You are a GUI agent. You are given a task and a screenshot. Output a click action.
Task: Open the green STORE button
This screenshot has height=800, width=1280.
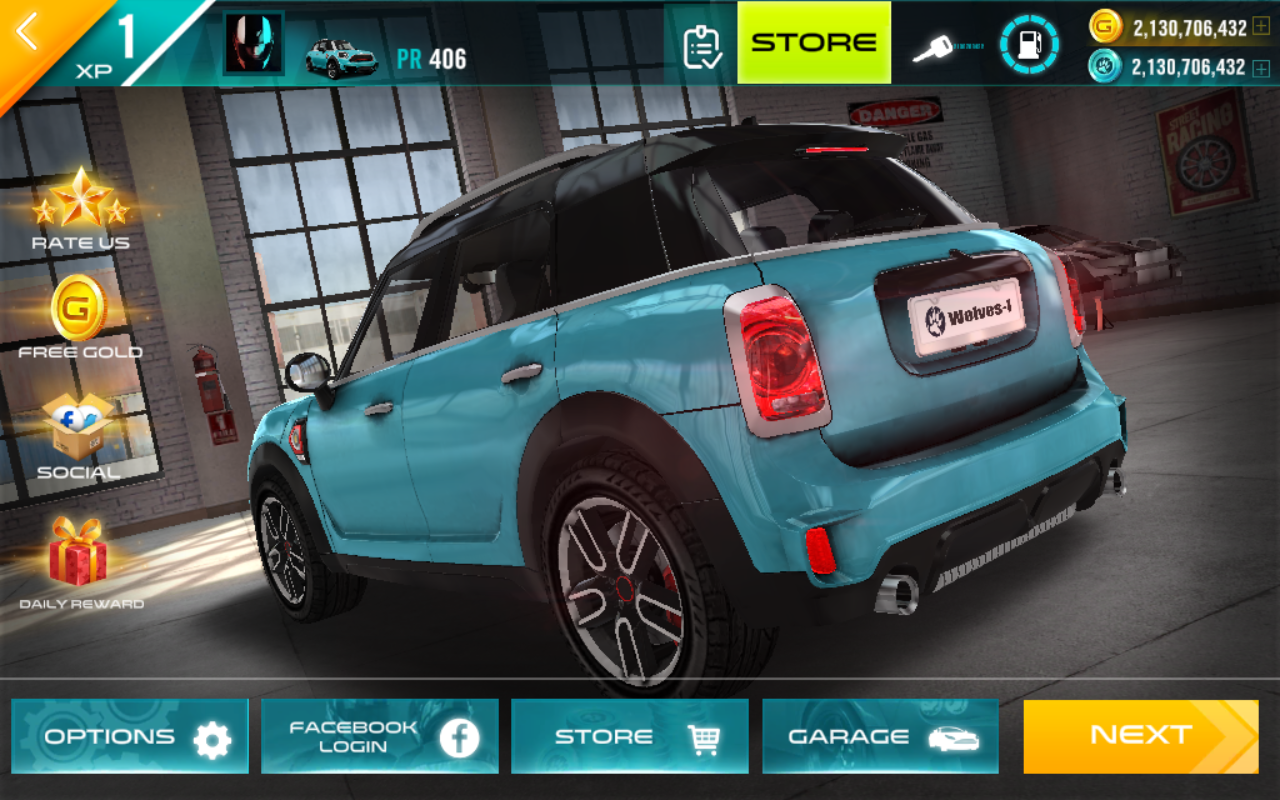pos(814,43)
